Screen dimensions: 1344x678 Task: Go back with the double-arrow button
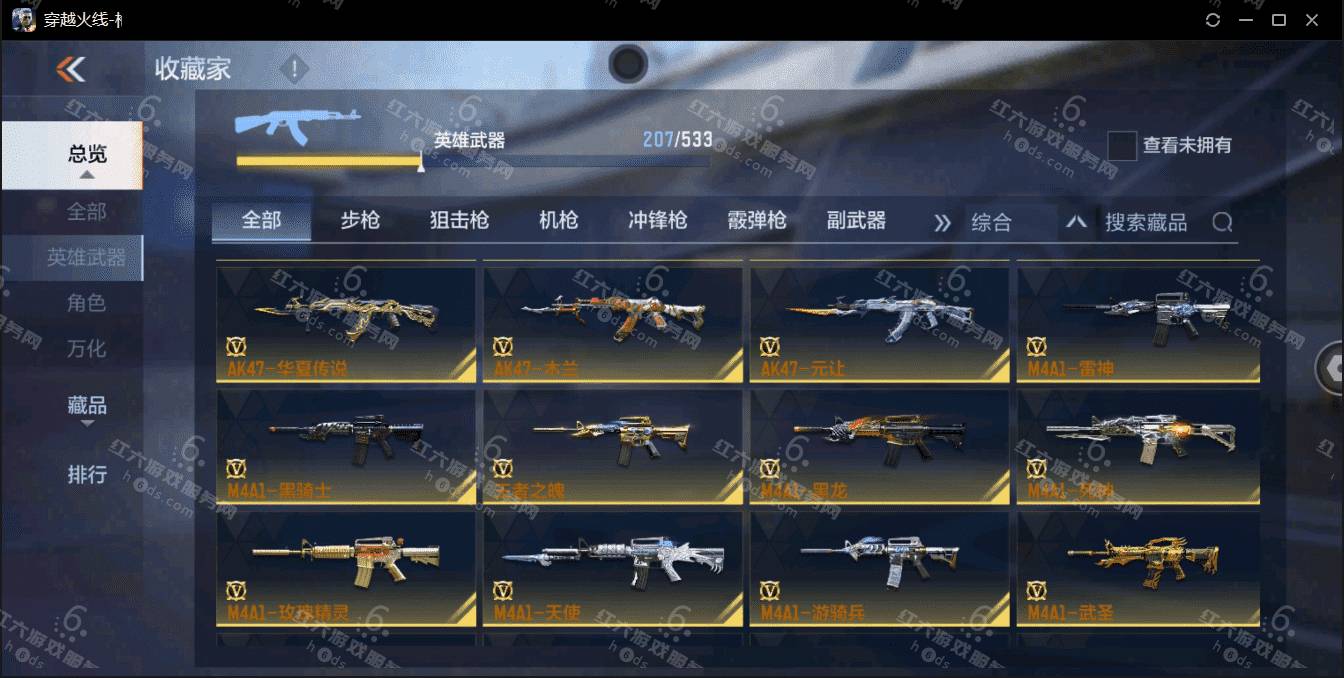coord(71,69)
